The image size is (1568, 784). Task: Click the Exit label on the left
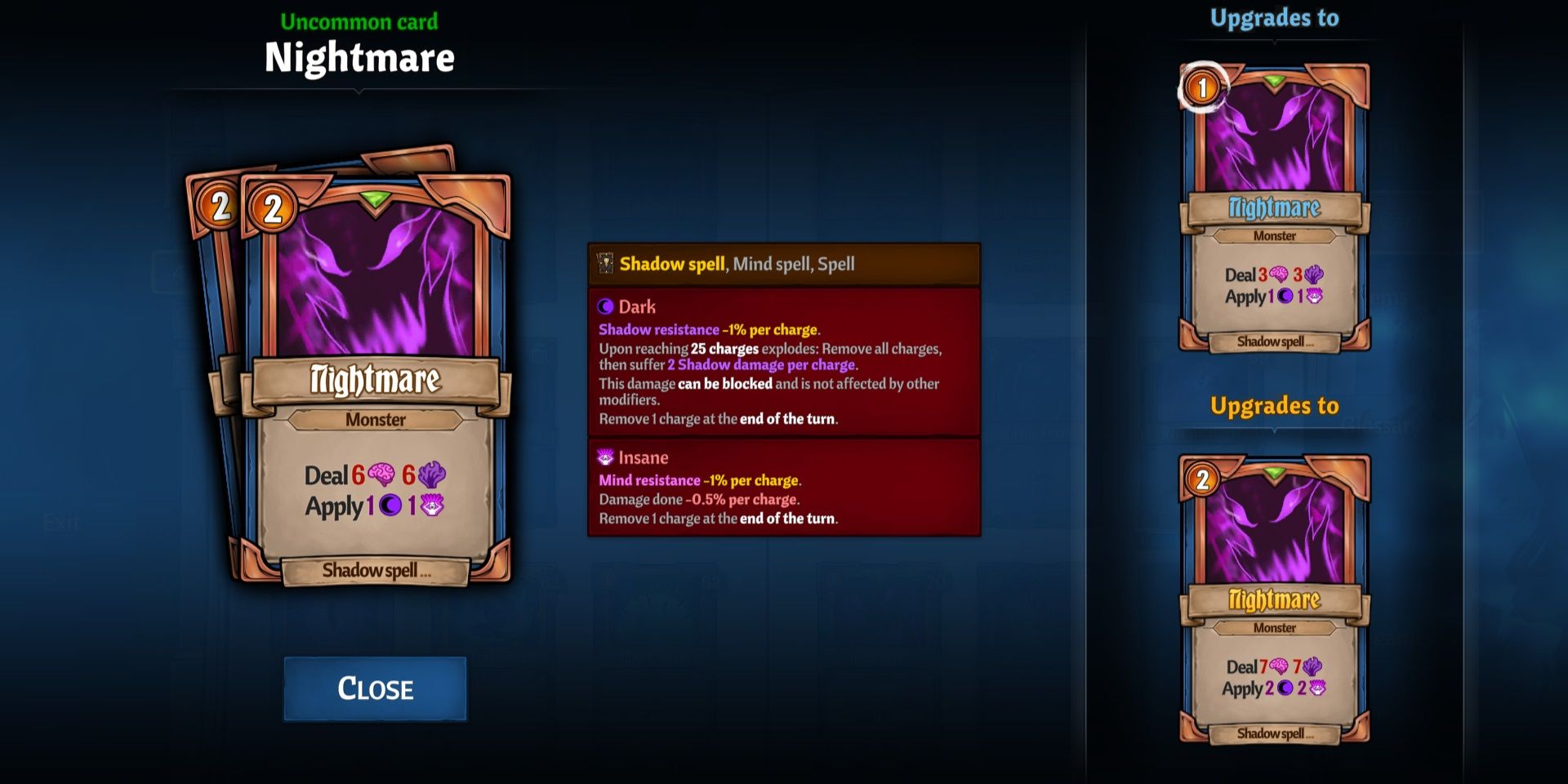[60, 523]
